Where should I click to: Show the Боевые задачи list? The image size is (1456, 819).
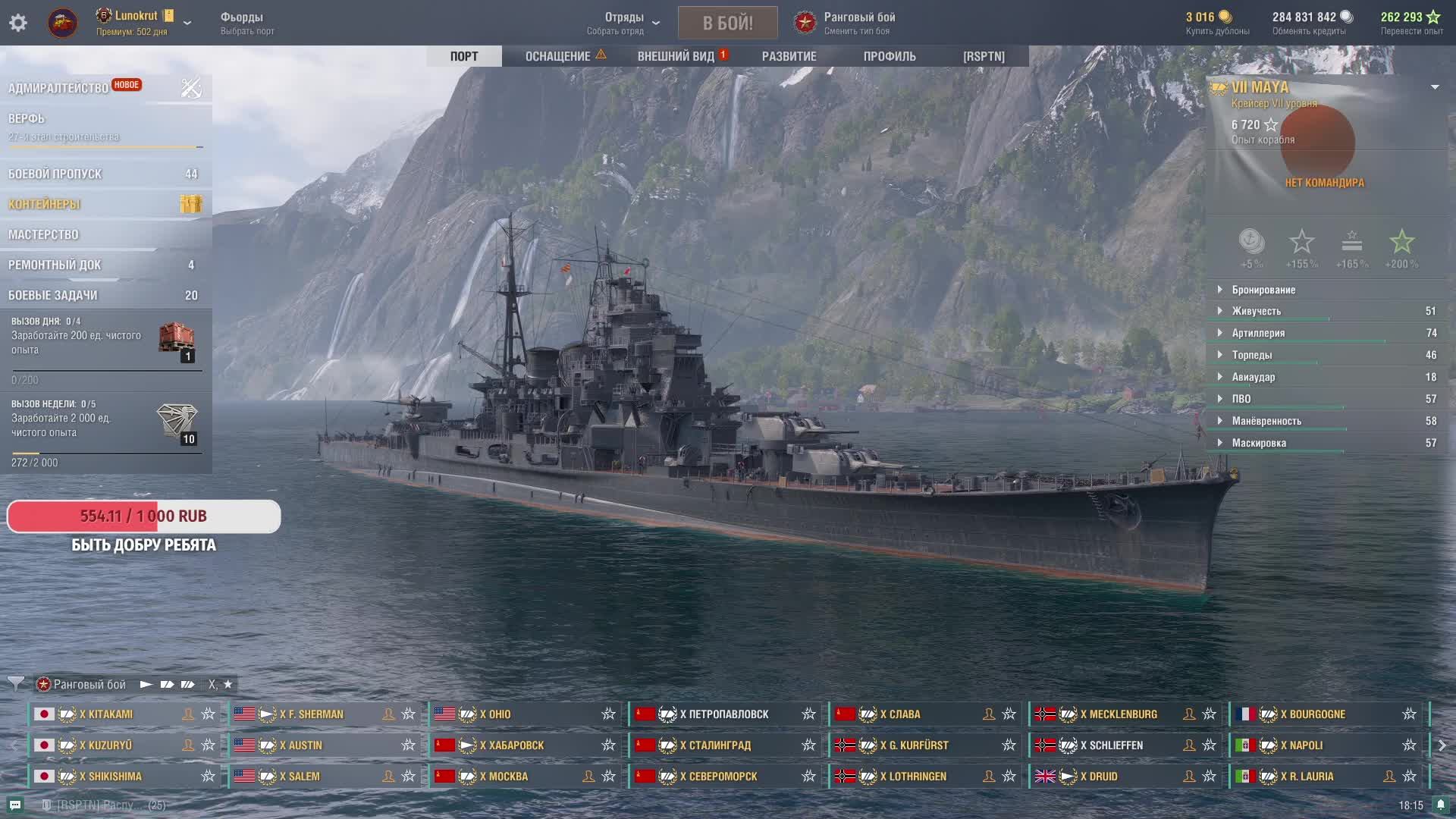53,295
